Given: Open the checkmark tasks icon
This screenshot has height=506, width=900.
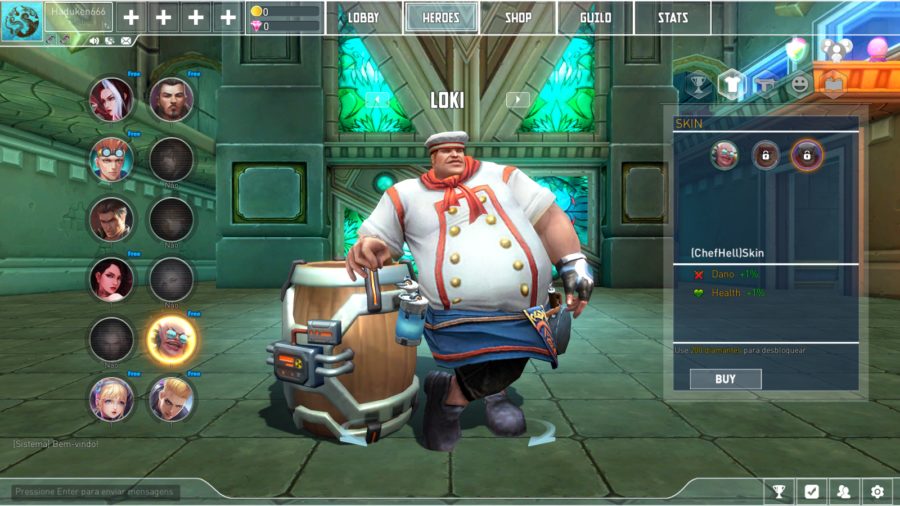Looking at the screenshot, I should click(x=811, y=491).
